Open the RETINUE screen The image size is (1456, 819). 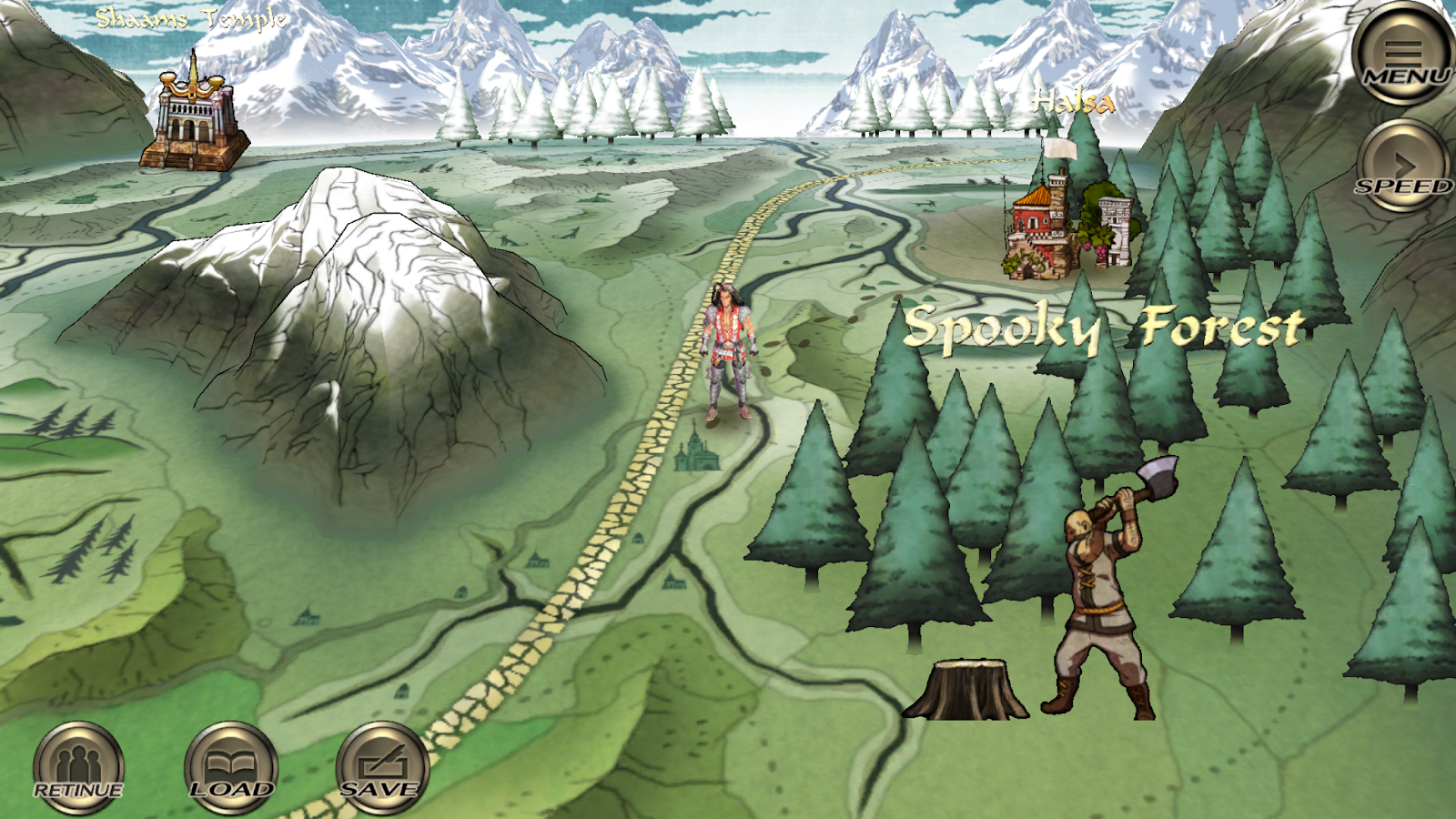[78, 768]
